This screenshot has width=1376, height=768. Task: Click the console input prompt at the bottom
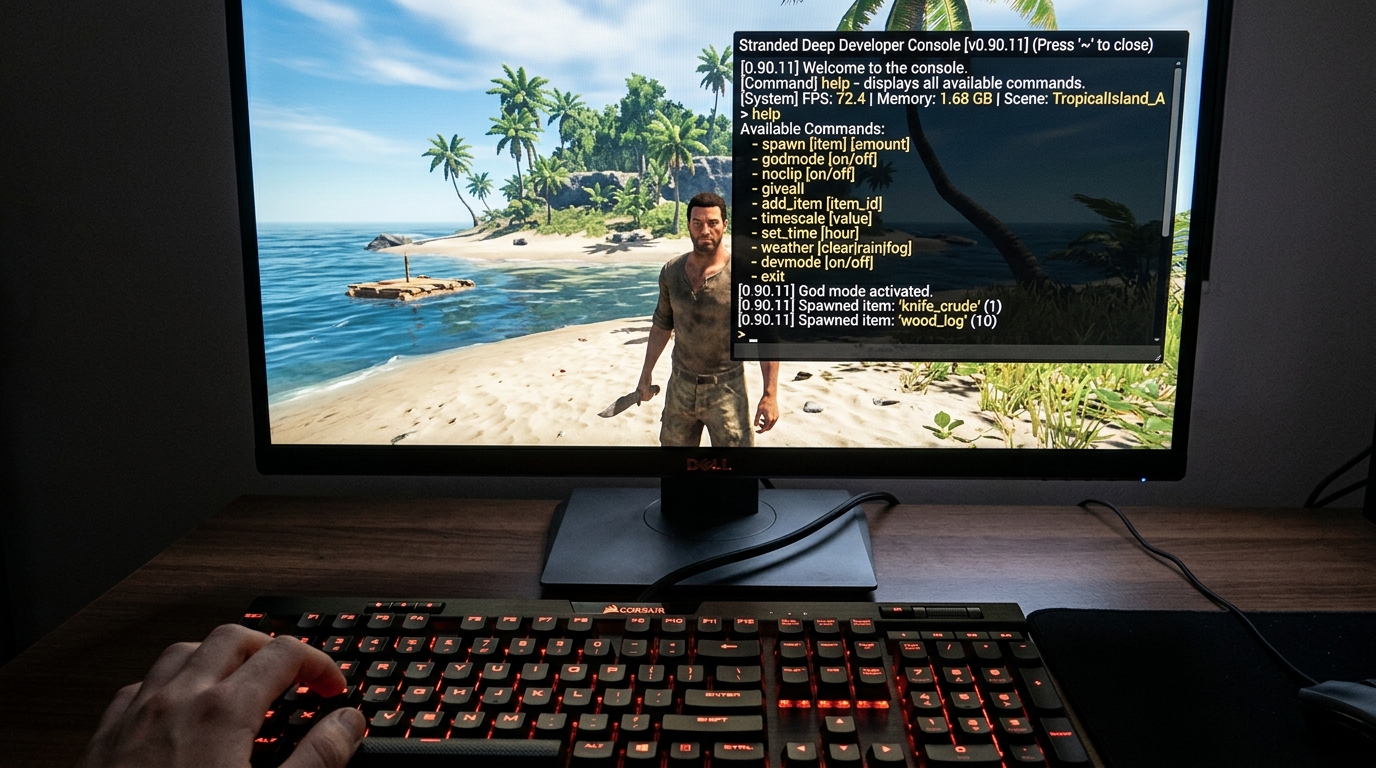(x=748, y=338)
